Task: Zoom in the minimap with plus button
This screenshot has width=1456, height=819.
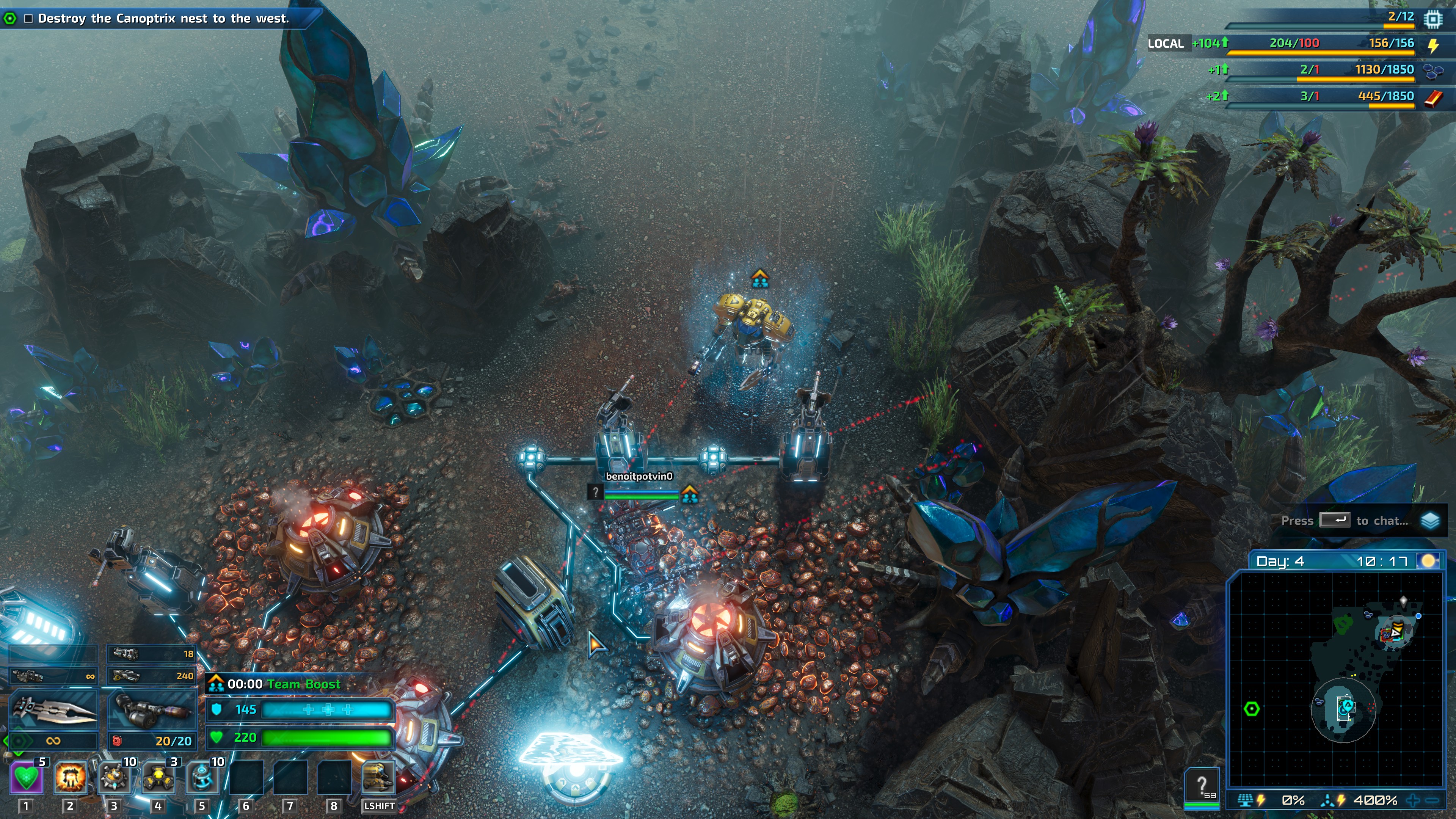Action: click(1413, 800)
